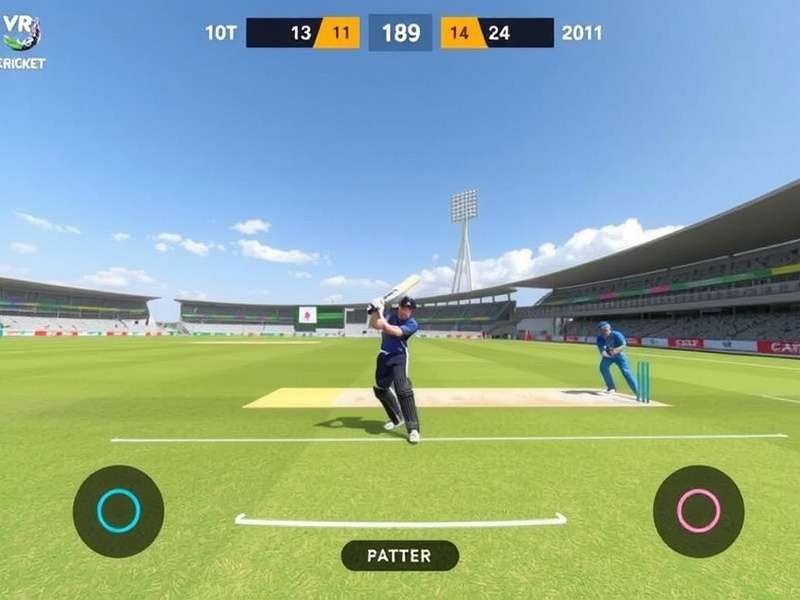Screen dimensions: 800x600
Task: Click the VR Cricket logo
Action: coord(21,38)
